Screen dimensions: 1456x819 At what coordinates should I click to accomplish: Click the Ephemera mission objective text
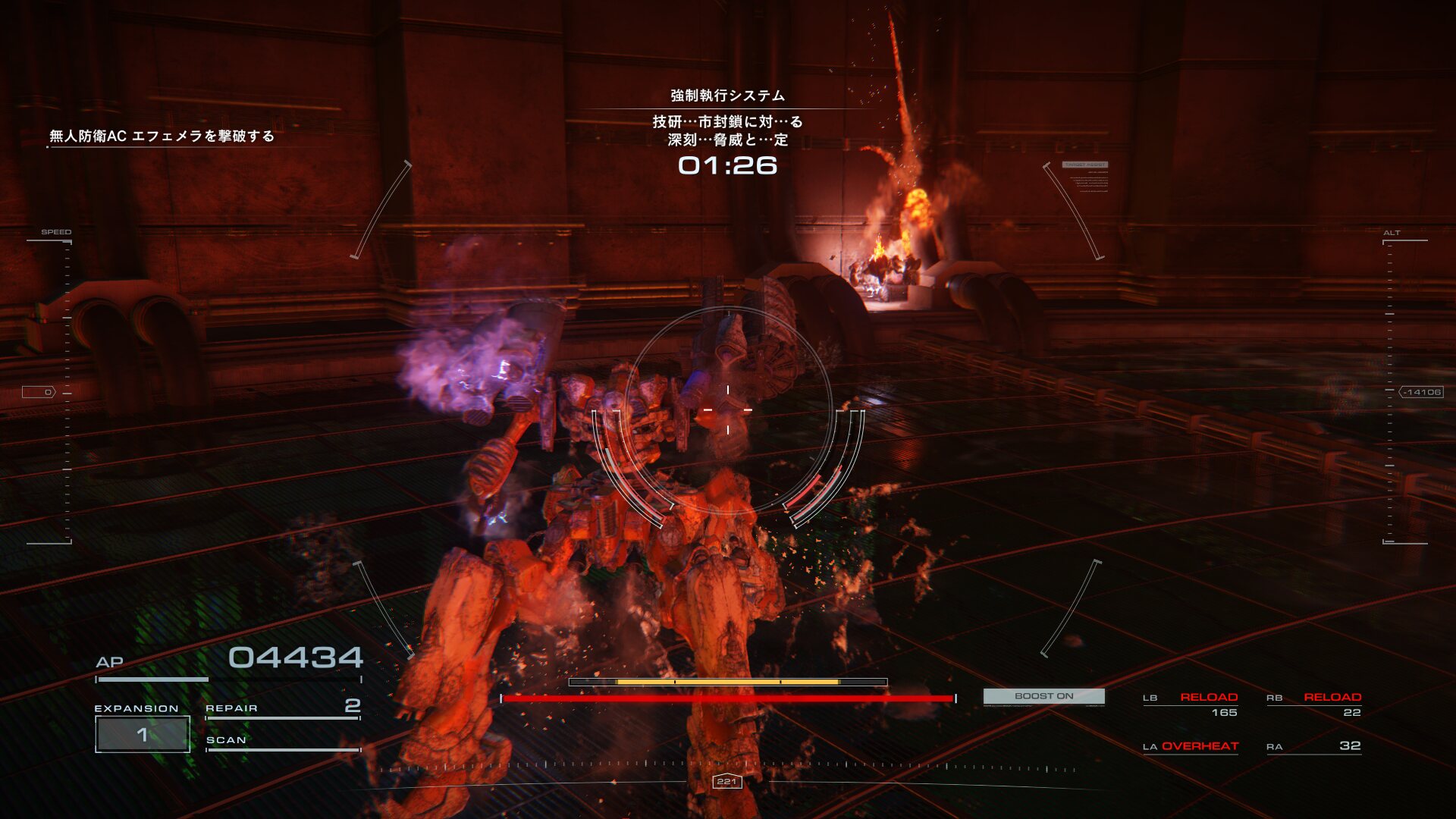(162, 136)
